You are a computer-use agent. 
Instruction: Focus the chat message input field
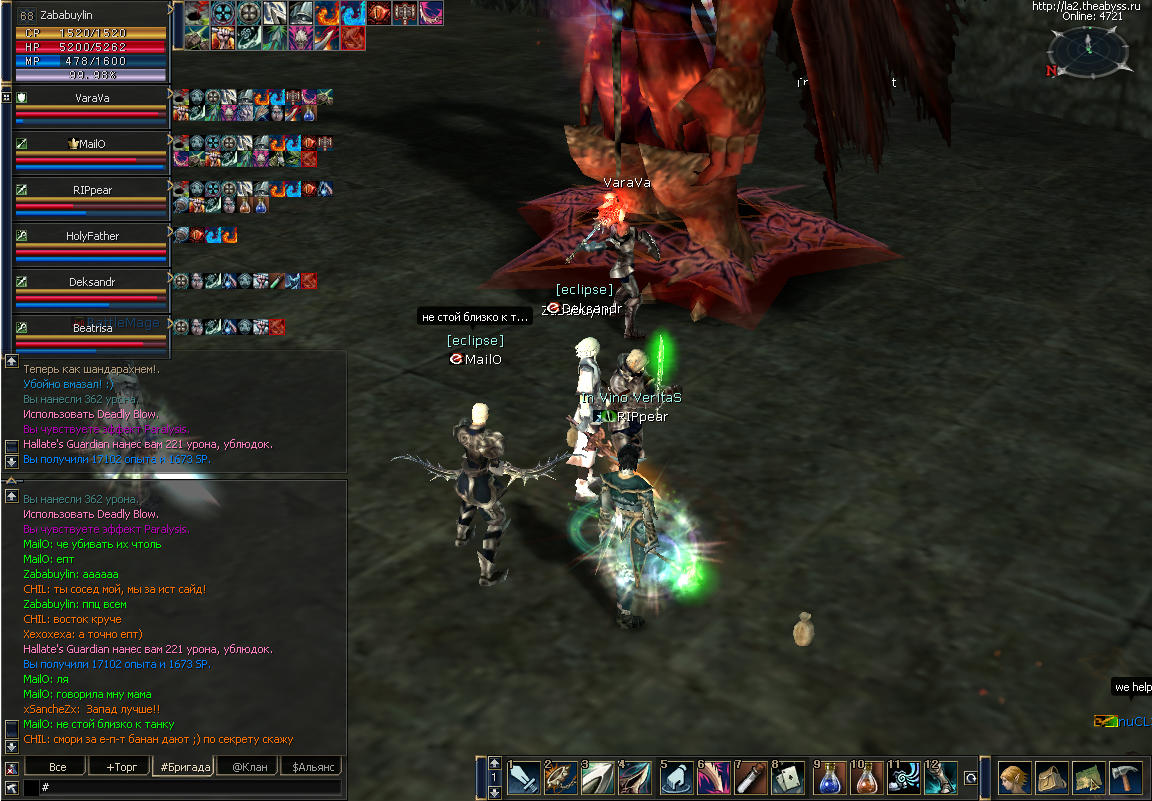[x=190, y=788]
